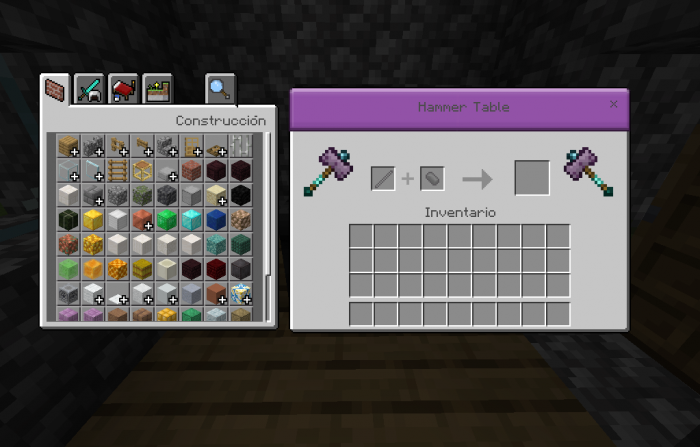The image size is (700, 447).
Task: Select the red brick block
Action: point(191,170)
